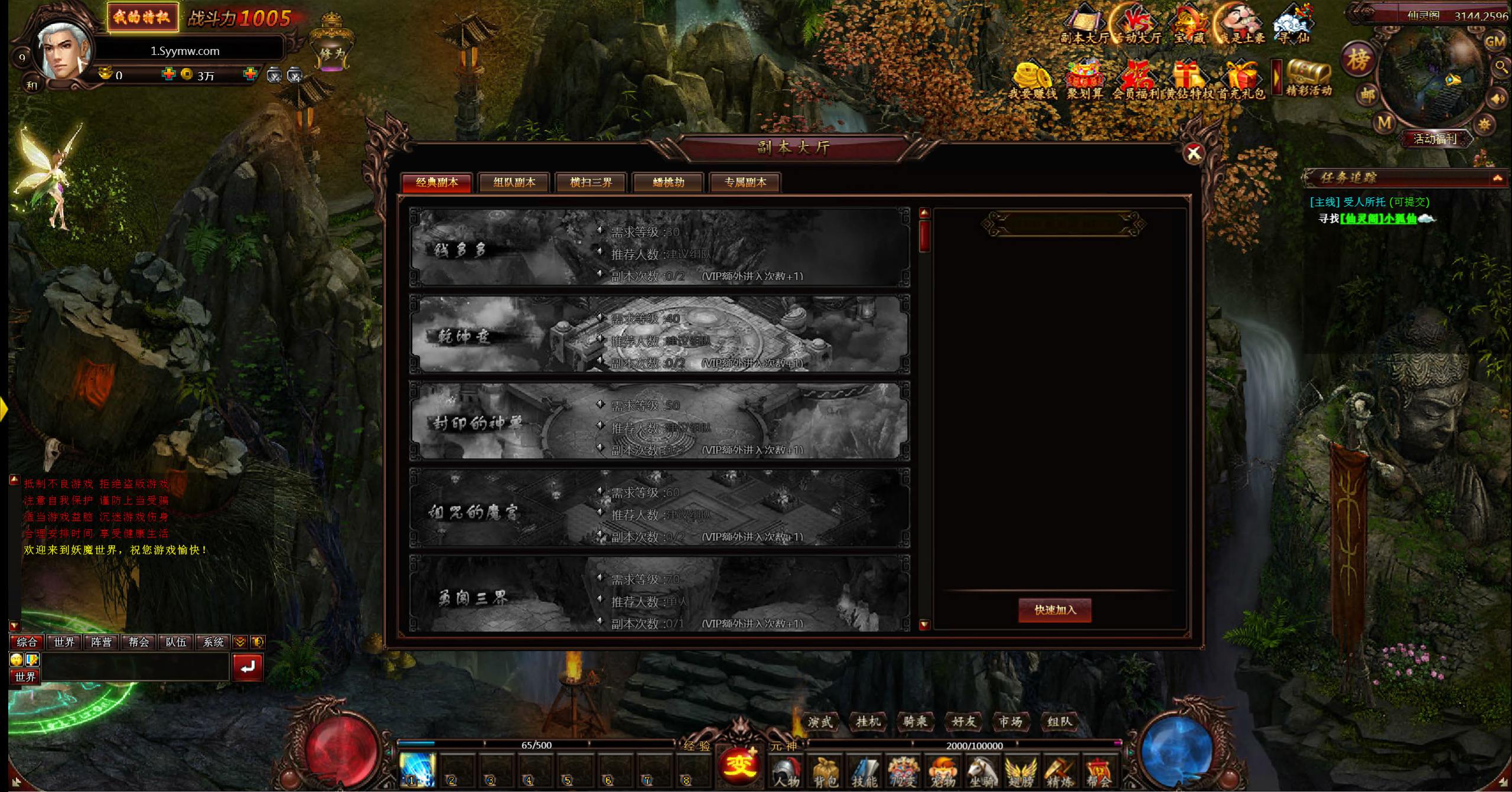Choose the 钱多多 dungeon entry
Image resolution: width=1512 pixels, height=792 pixels.
(659, 247)
